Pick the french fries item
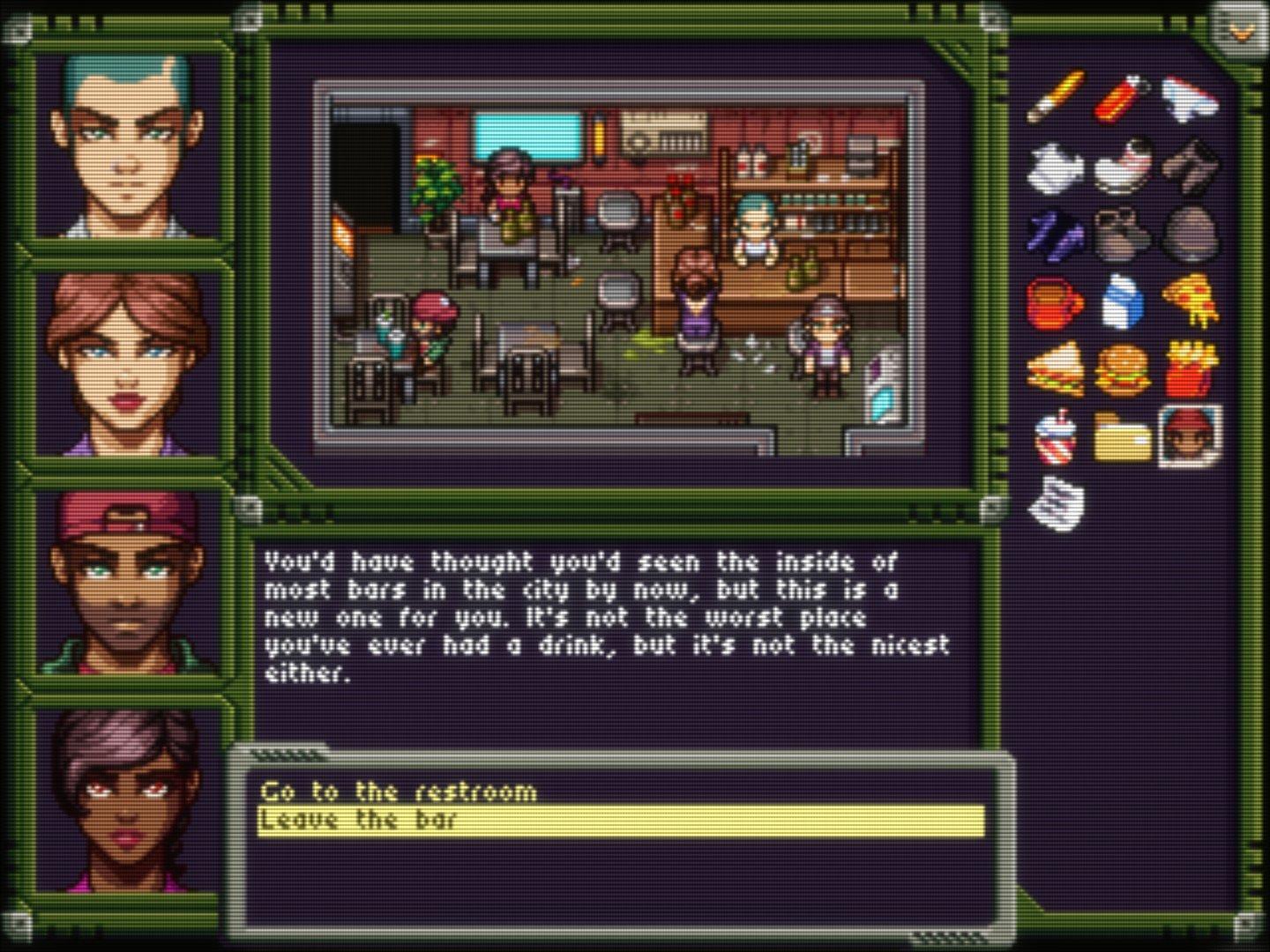The width and height of the screenshot is (1270, 952). [x=1191, y=369]
